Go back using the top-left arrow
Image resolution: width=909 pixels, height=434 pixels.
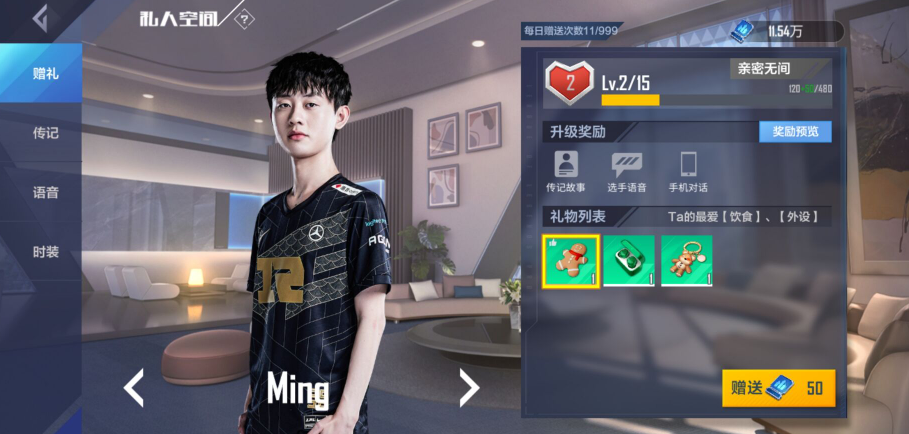[x=40, y=18]
